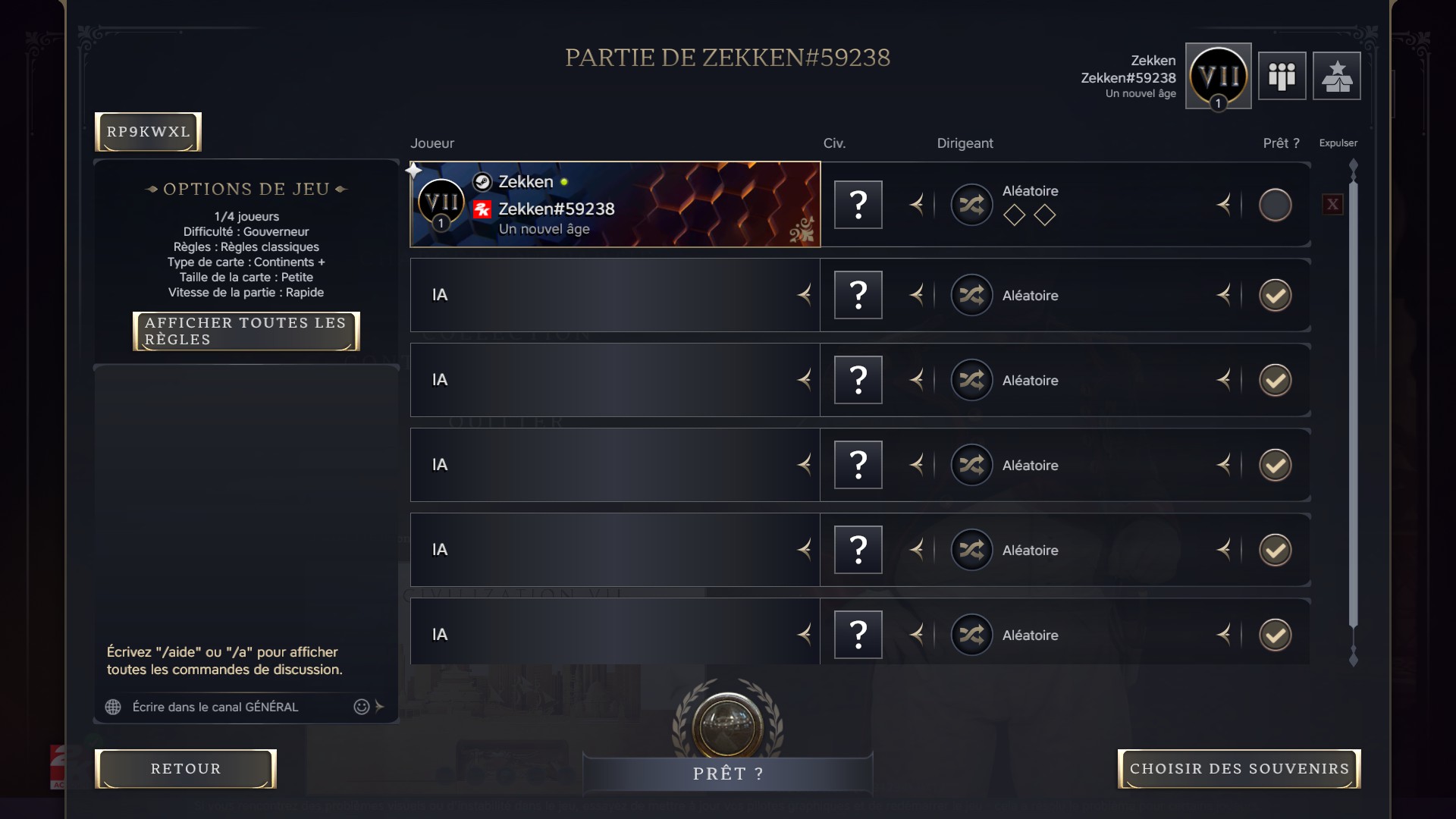The height and width of the screenshot is (819, 1456).
Task: Toggle ready checkmark on the bottom IA row
Action: [x=1275, y=635]
